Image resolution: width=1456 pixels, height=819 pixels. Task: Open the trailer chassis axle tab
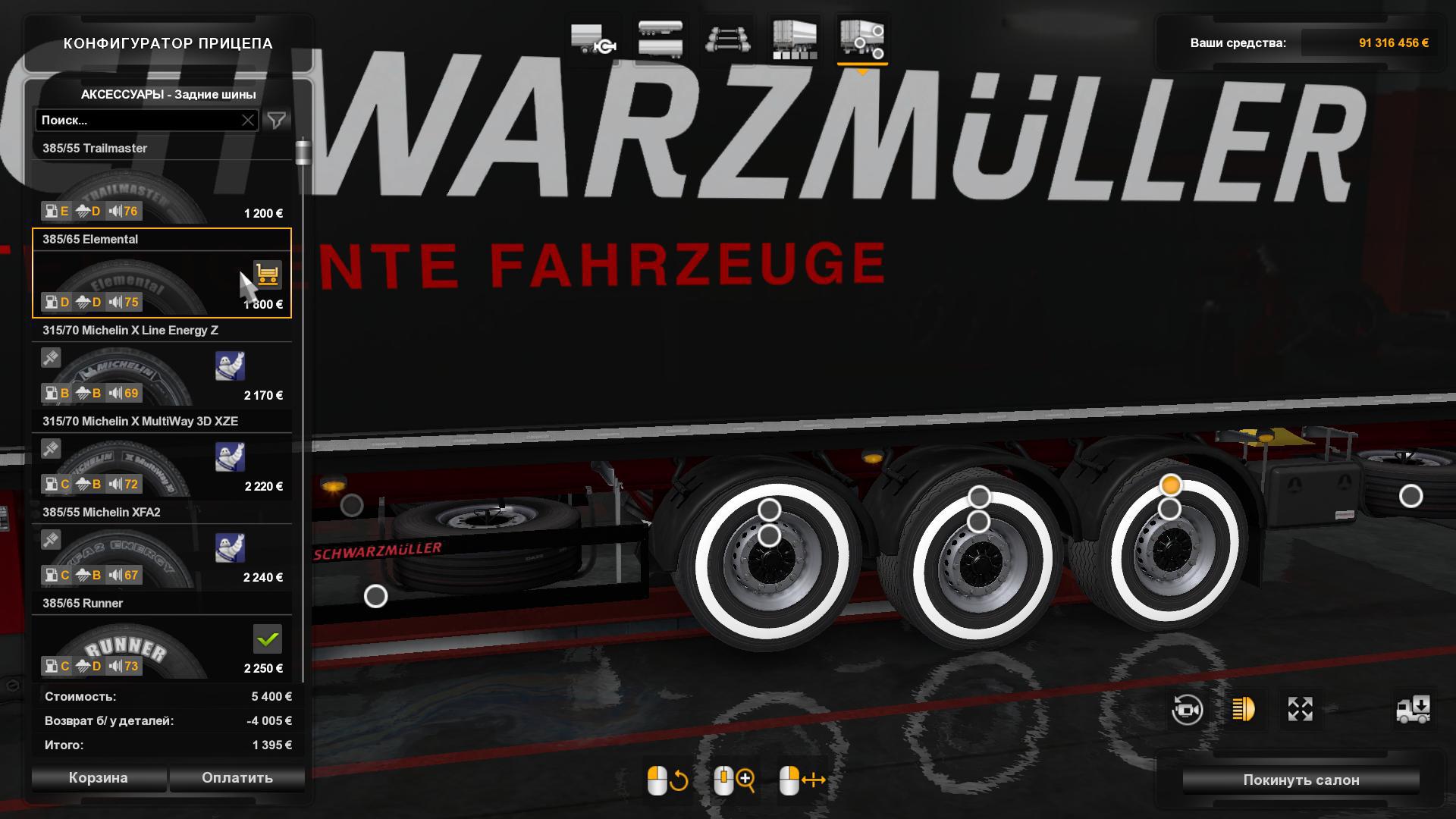coord(728,38)
